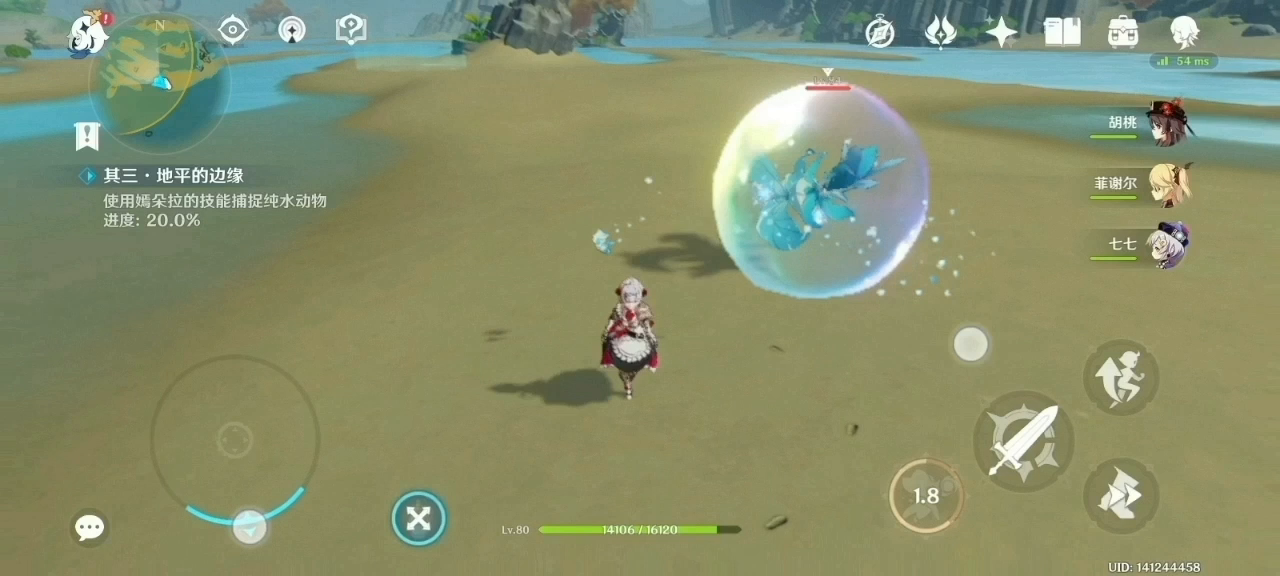Viewport: 1280px width, 576px height.
Task: Cancel with the teal X button
Action: pos(418,518)
